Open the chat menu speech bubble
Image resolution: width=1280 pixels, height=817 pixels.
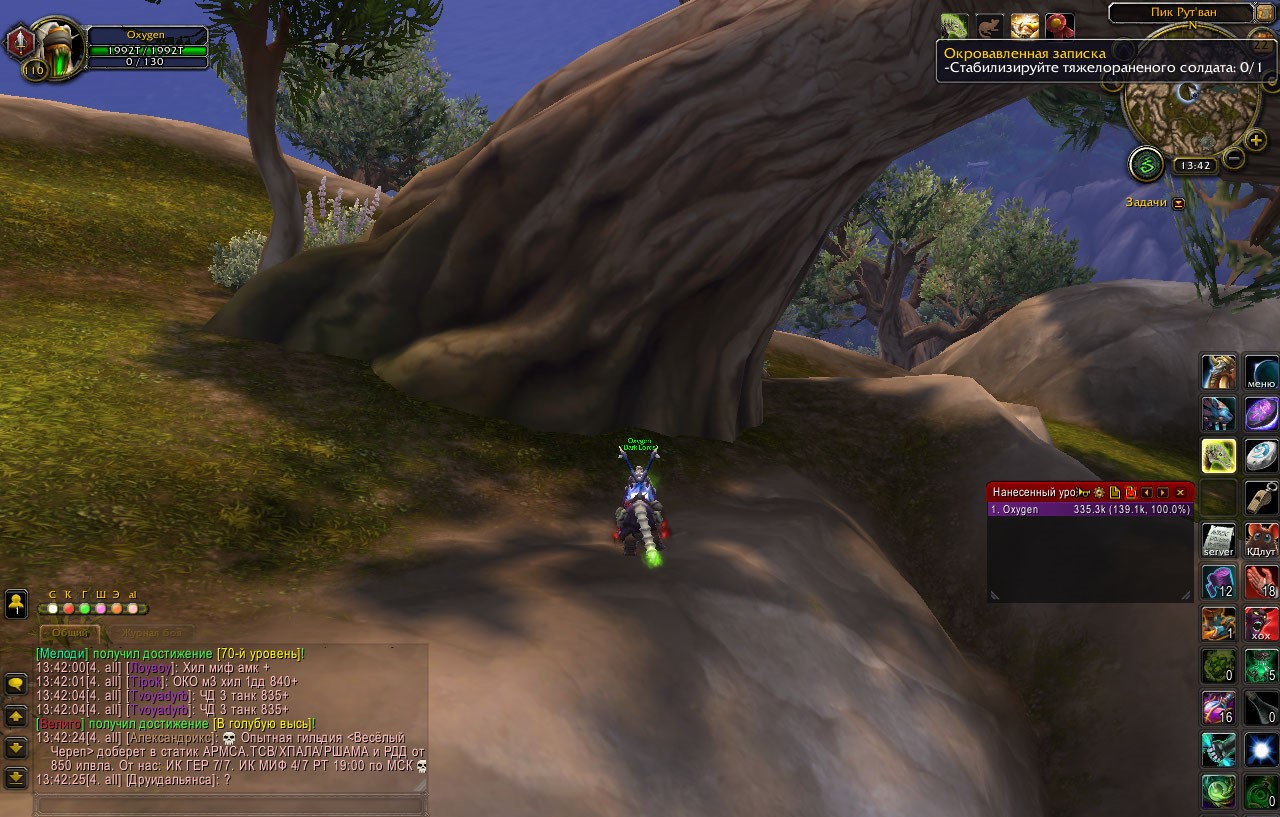point(16,684)
